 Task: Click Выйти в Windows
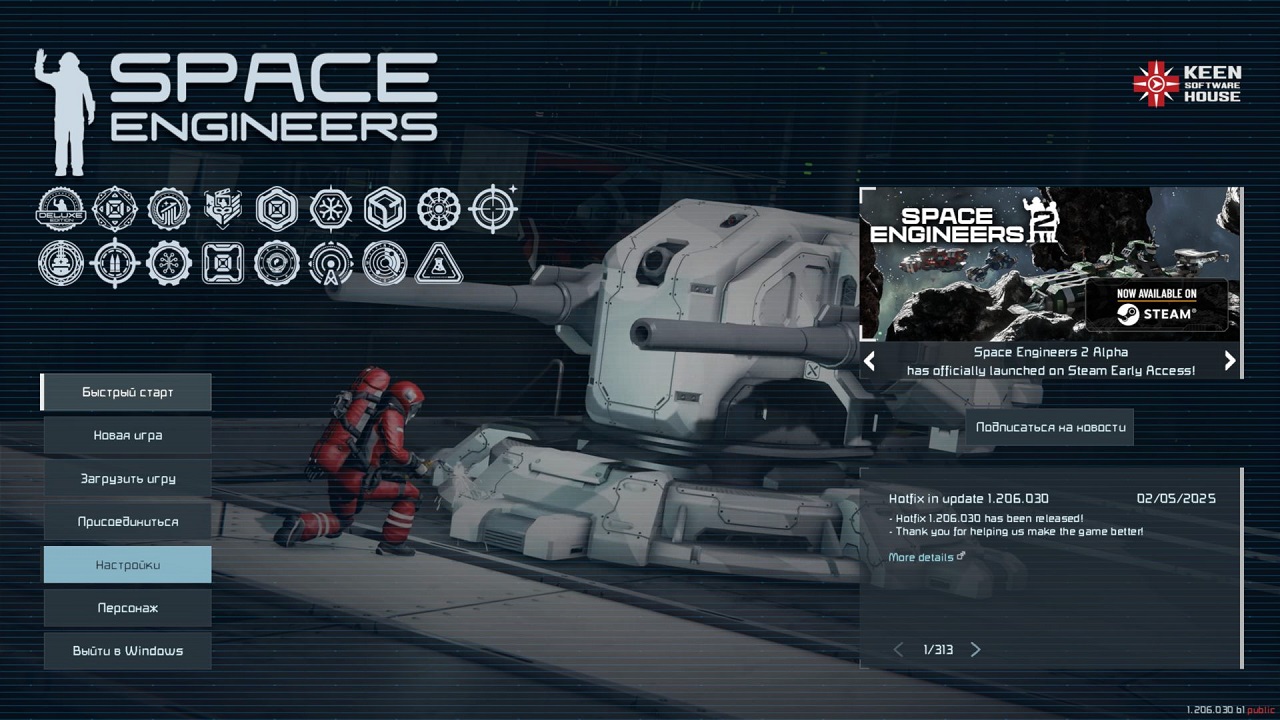[126, 650]
